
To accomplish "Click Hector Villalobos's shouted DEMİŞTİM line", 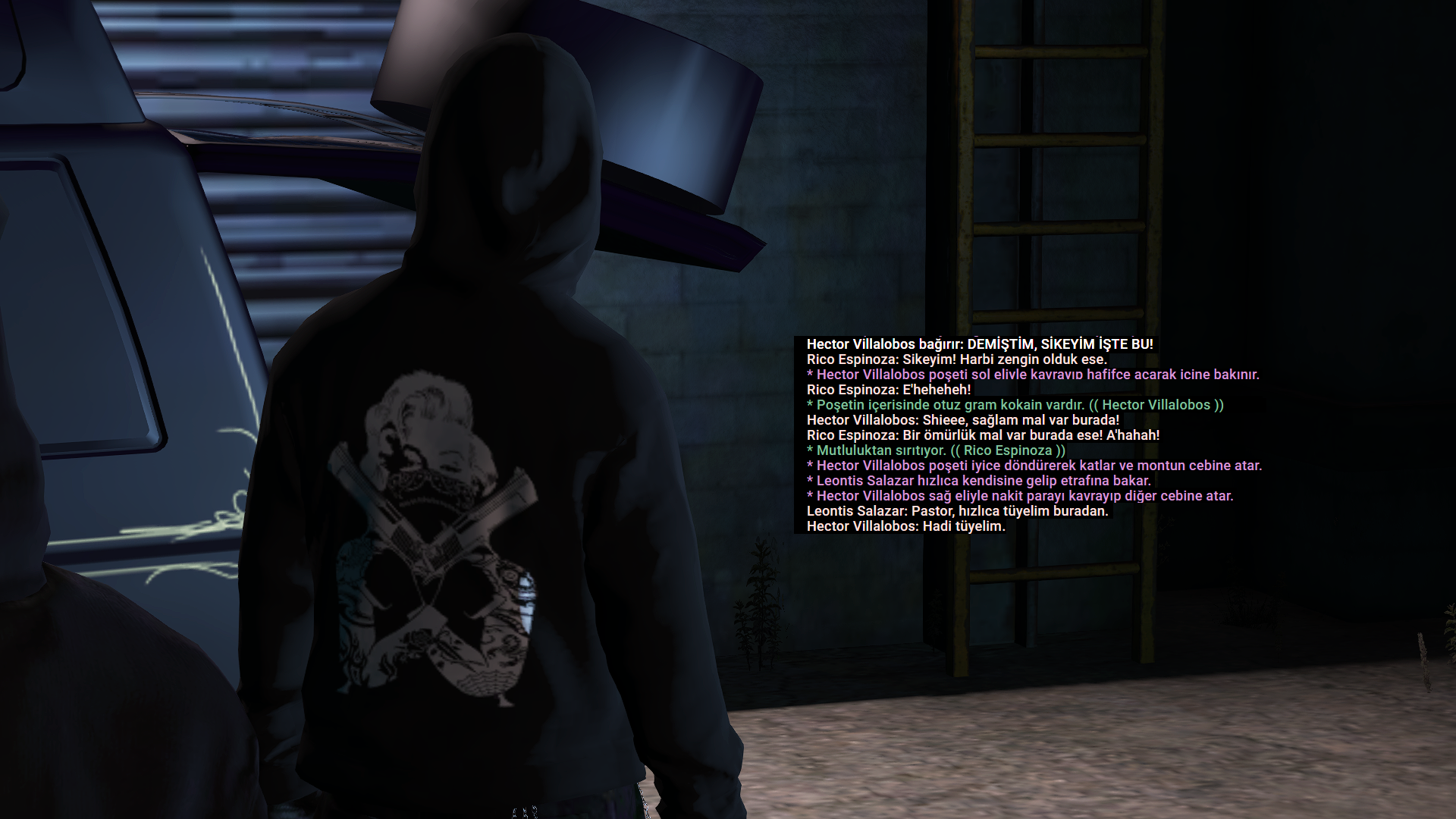I will click(x=978, y=344).
